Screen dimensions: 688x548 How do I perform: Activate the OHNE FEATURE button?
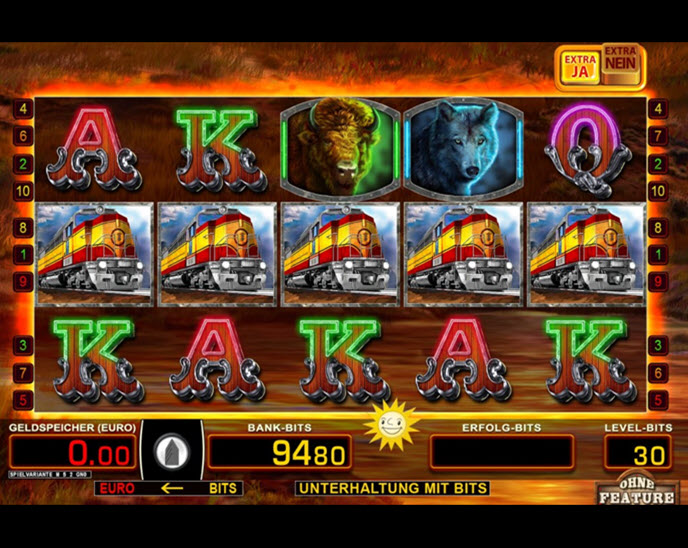[x=637, y=488]
